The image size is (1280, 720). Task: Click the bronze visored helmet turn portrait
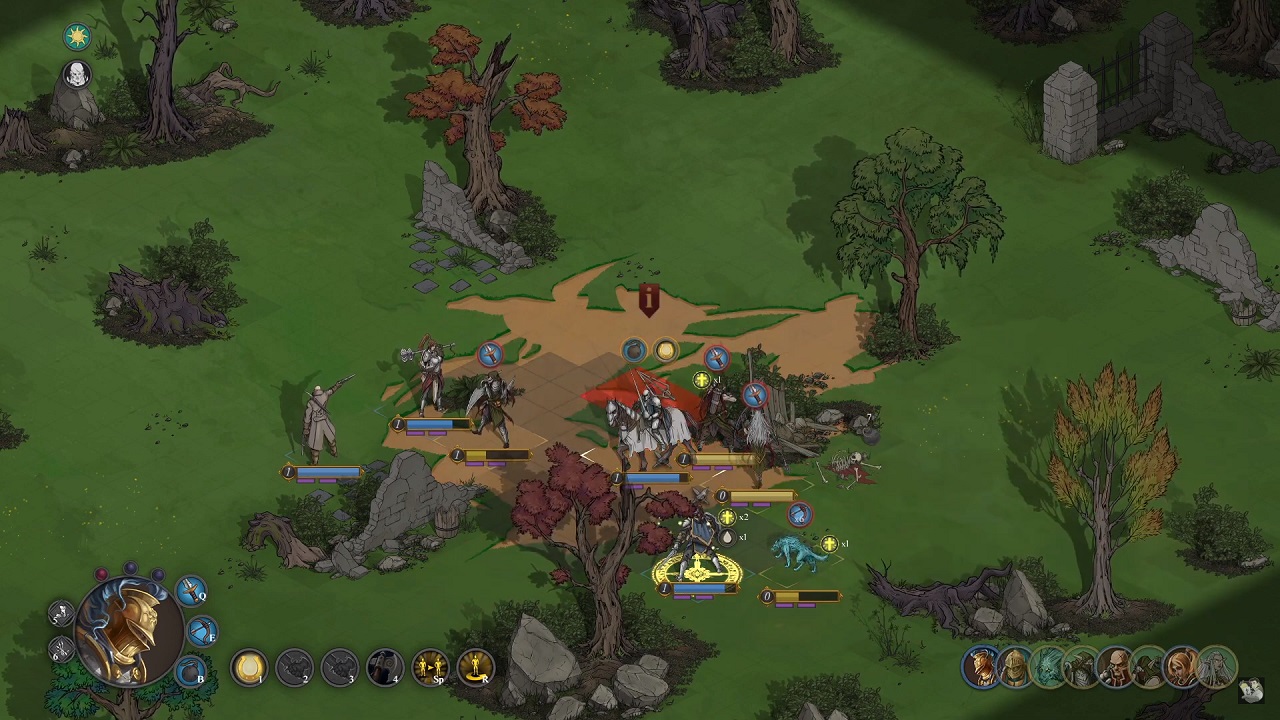tap(1014, 667)
